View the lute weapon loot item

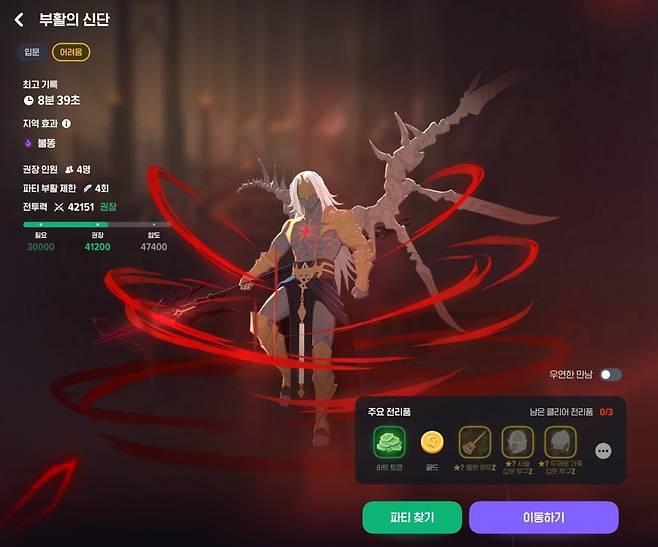474,442
